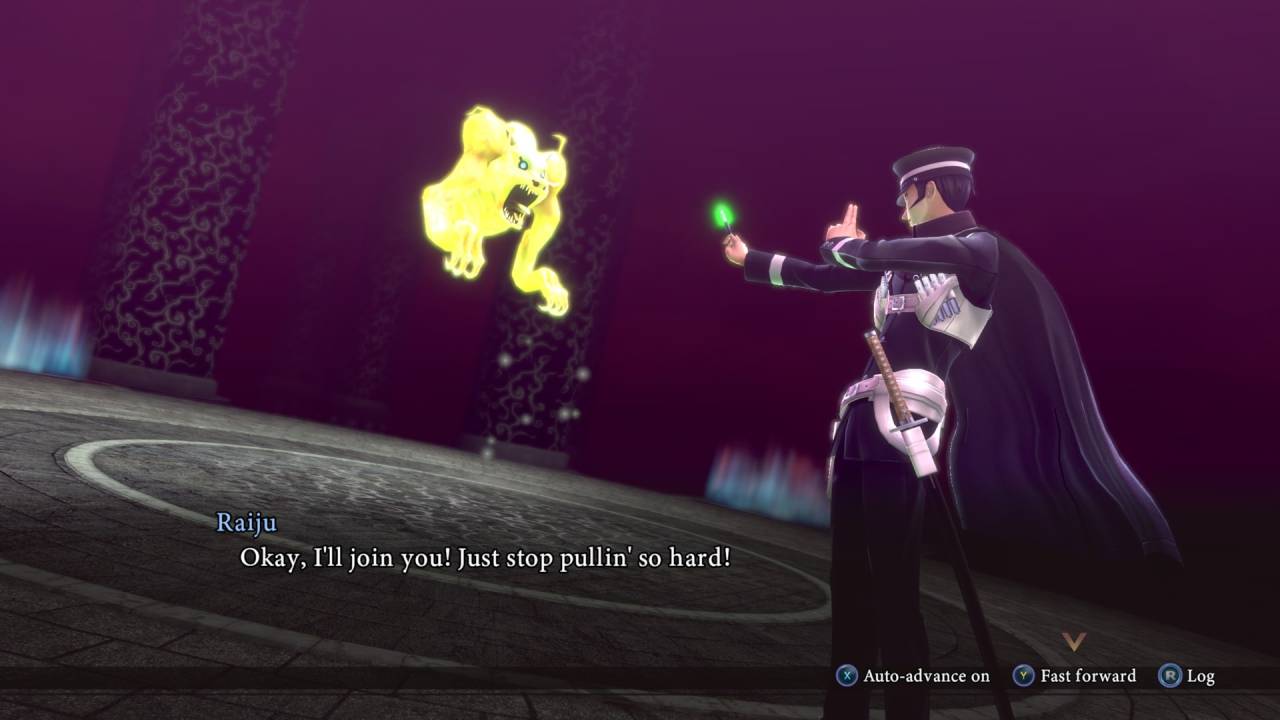Image resolution: width=1280 pixels, height=720 pixels.
Task: Toggle the Auto-advance dialogue option
Action: [913, 676]
